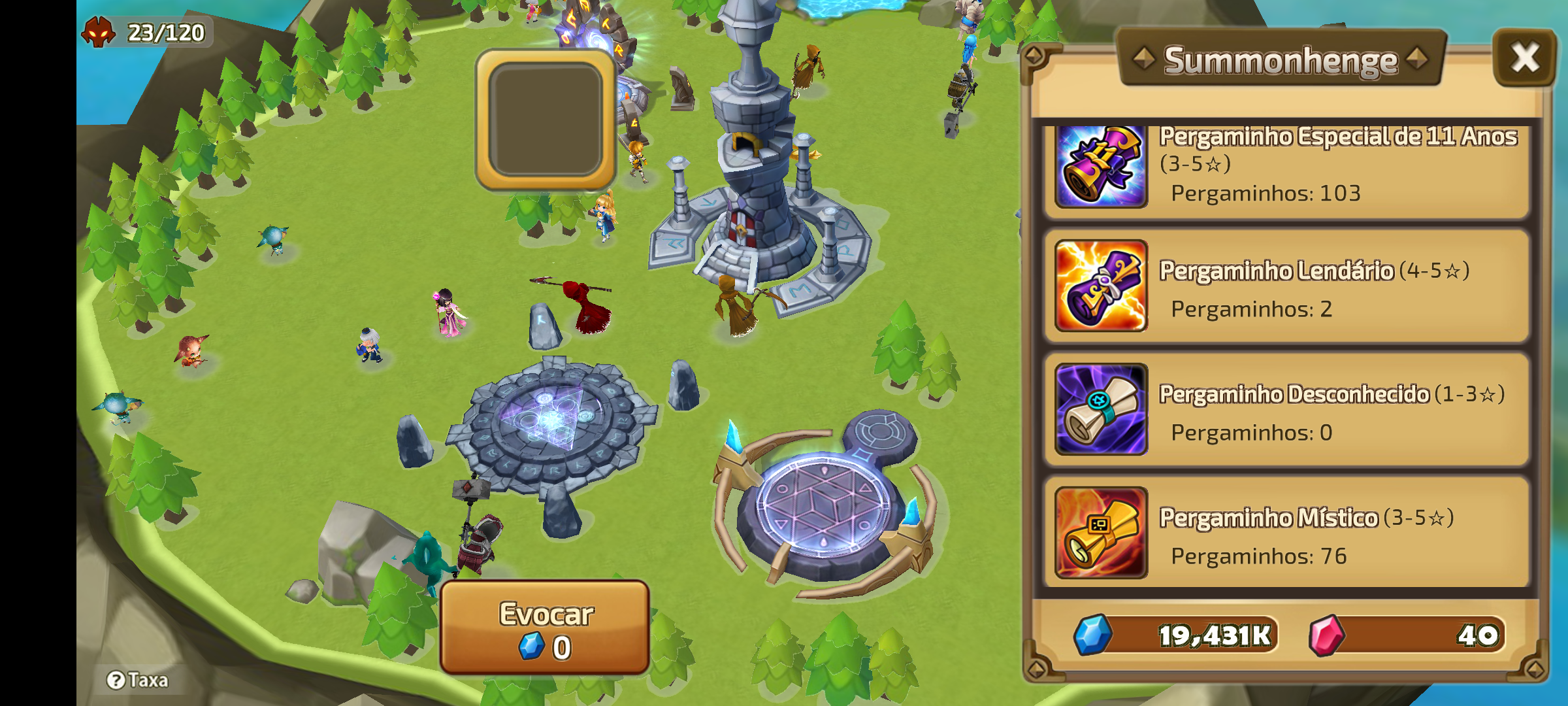Select the Pergaminho Desconhecido scroll

click(1286, 410)
